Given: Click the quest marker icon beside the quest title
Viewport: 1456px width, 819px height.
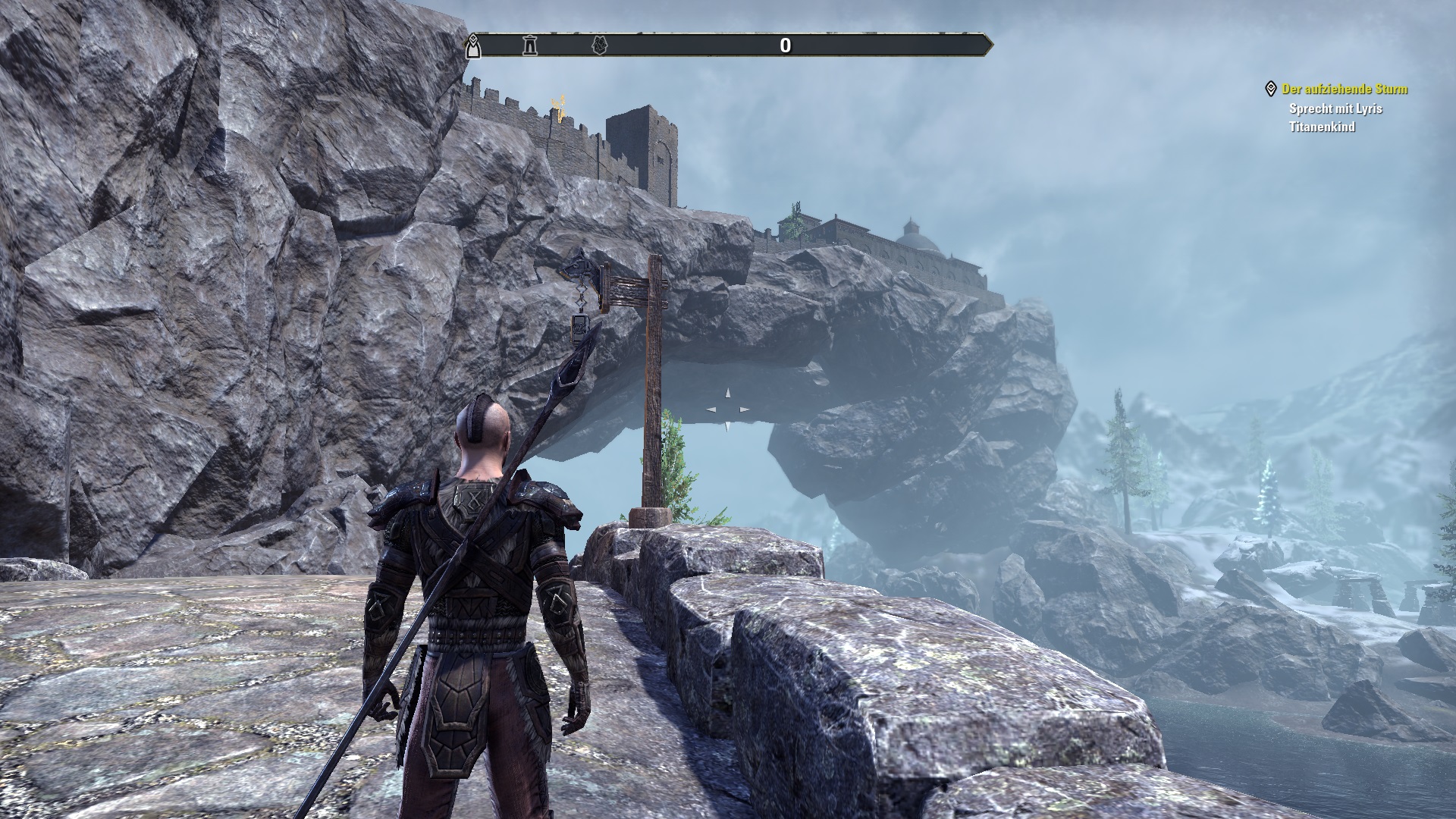Looking at the screenshot, I should pos(1271,89).
